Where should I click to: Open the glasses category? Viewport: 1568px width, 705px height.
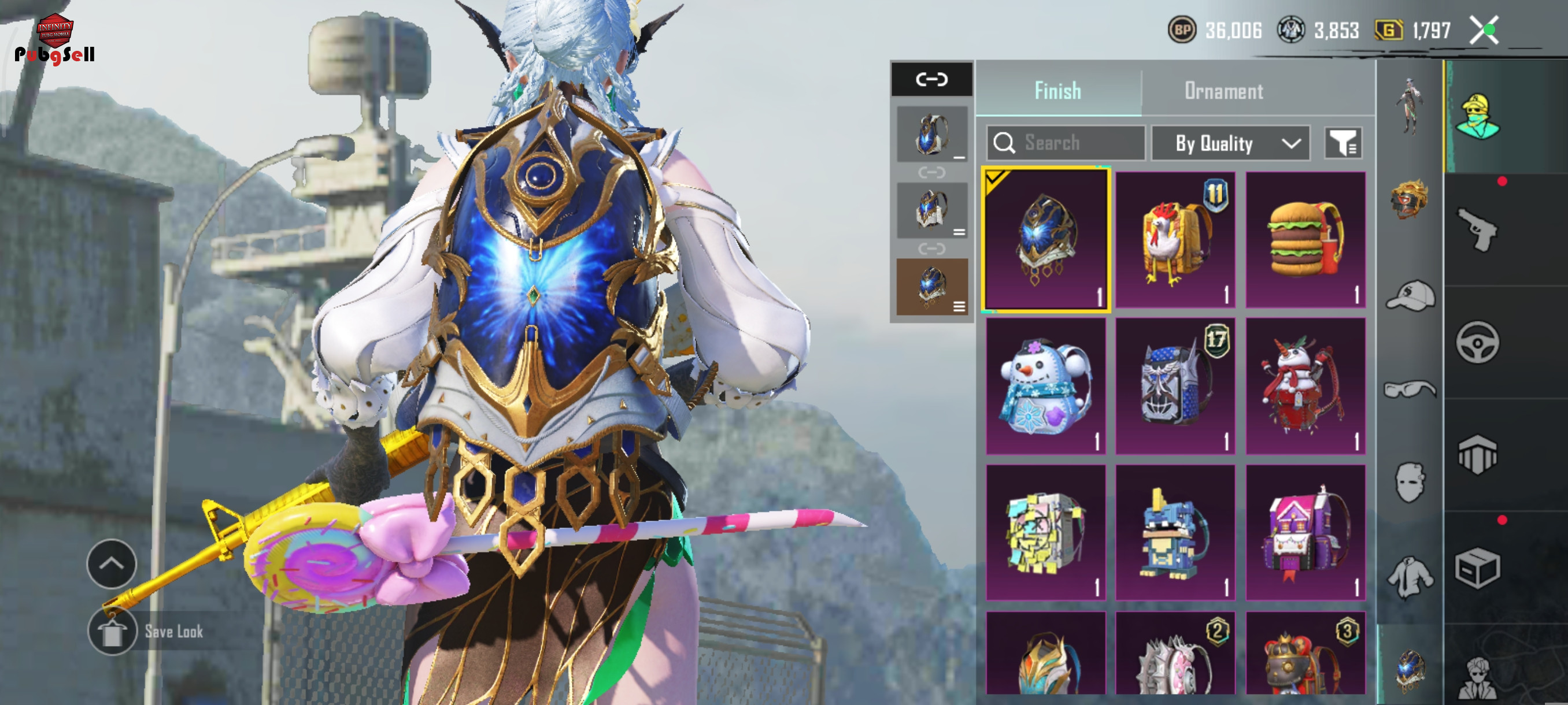click(x=1410, y=388)
